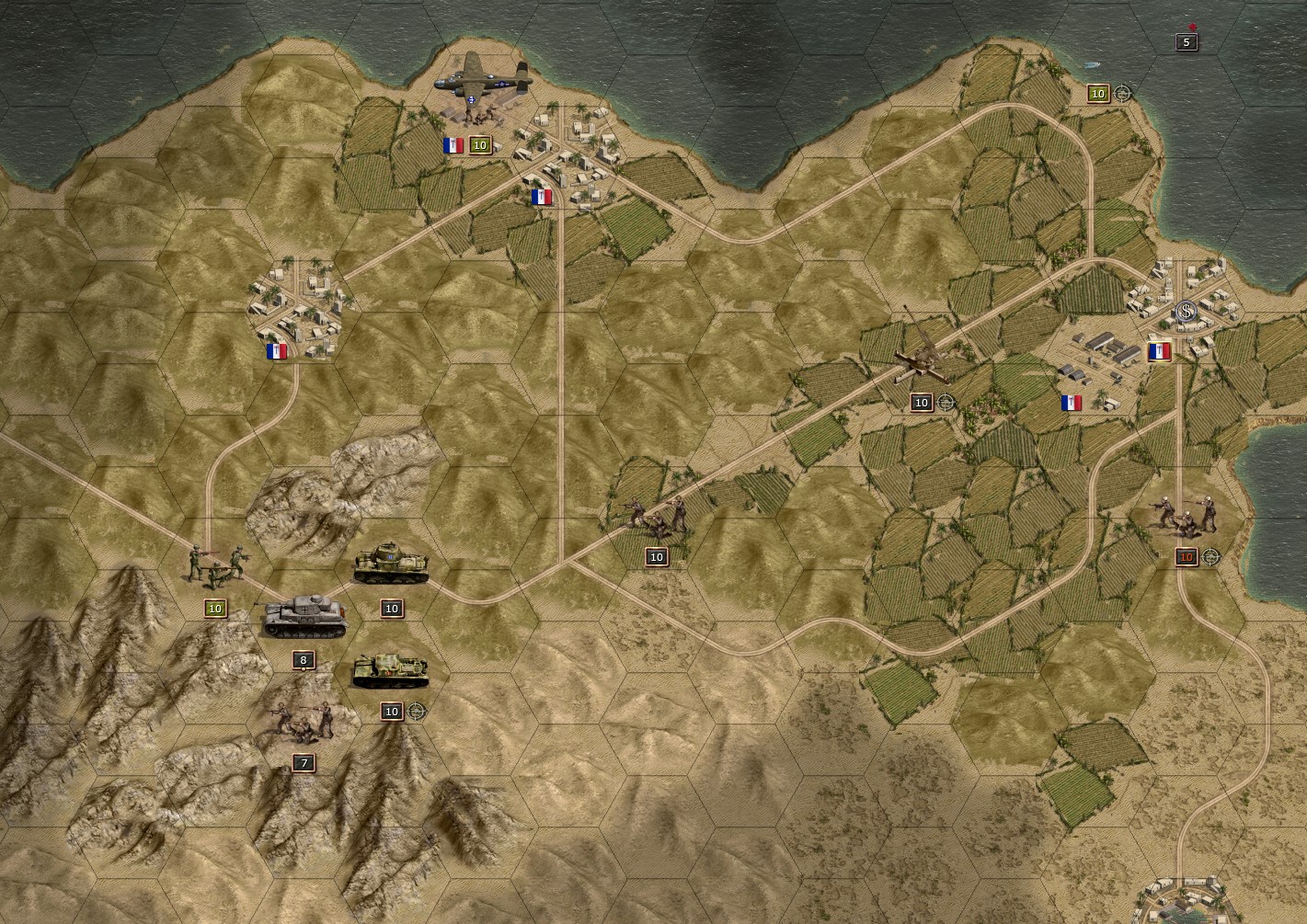Image resolution: width=1307 pixels, height=924 pixels.
Task: Select the assault gun below the Panzer
Action: pos(391,673)
